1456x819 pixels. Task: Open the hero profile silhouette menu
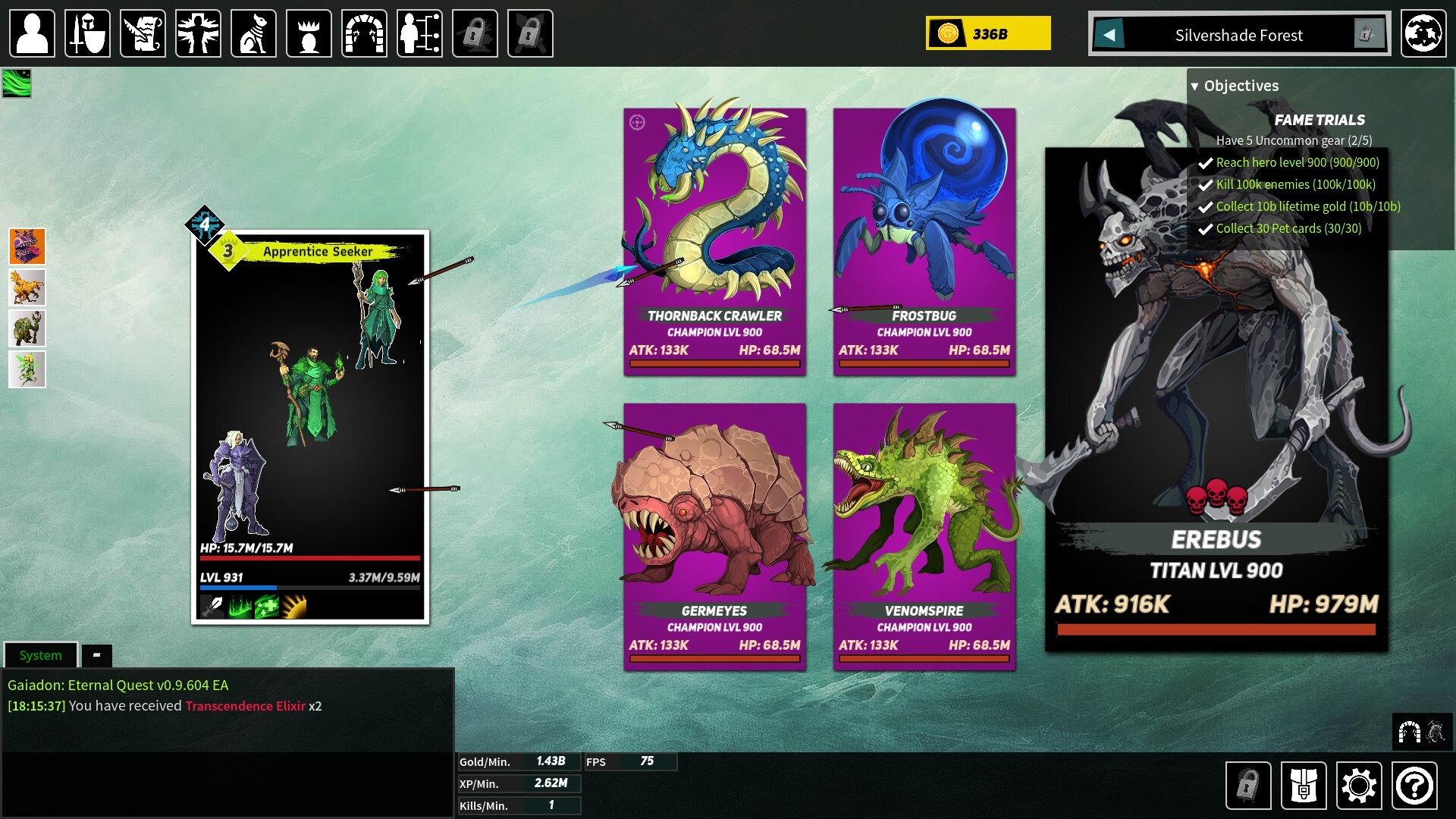32,33
